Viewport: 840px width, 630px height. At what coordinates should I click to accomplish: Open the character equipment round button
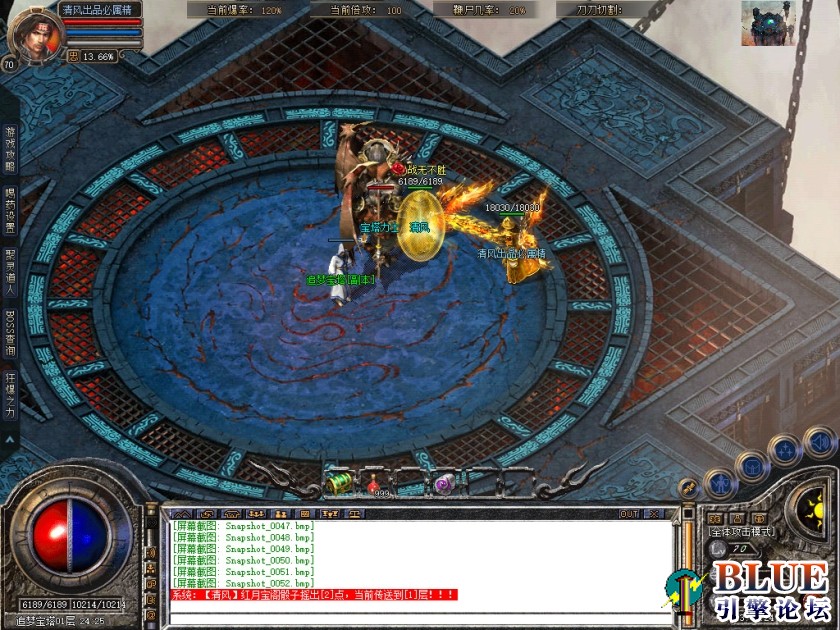(721, 484)
